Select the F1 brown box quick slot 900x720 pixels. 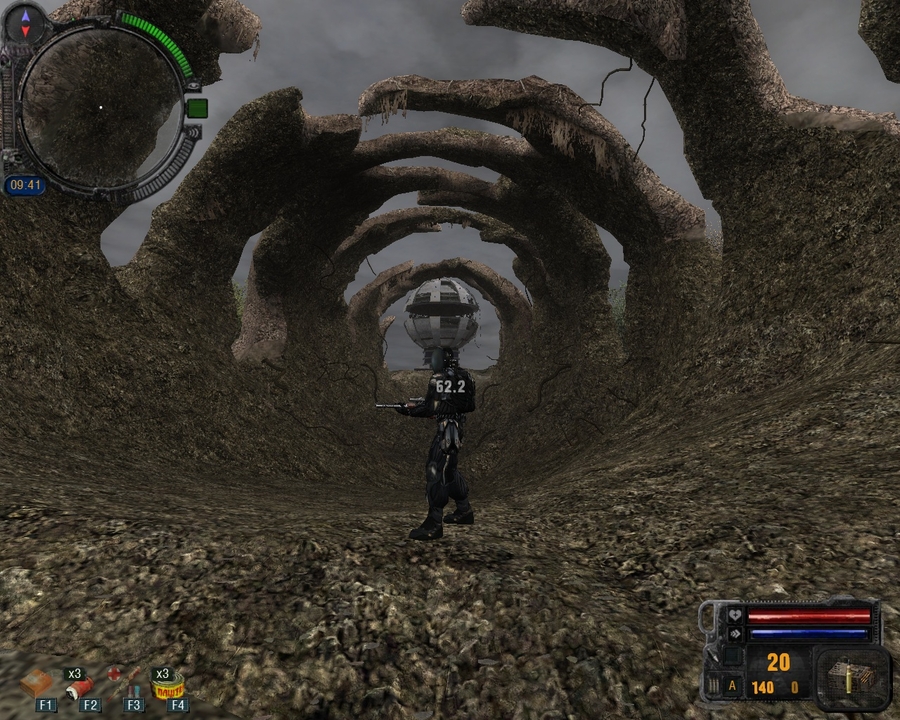point(37,684)
